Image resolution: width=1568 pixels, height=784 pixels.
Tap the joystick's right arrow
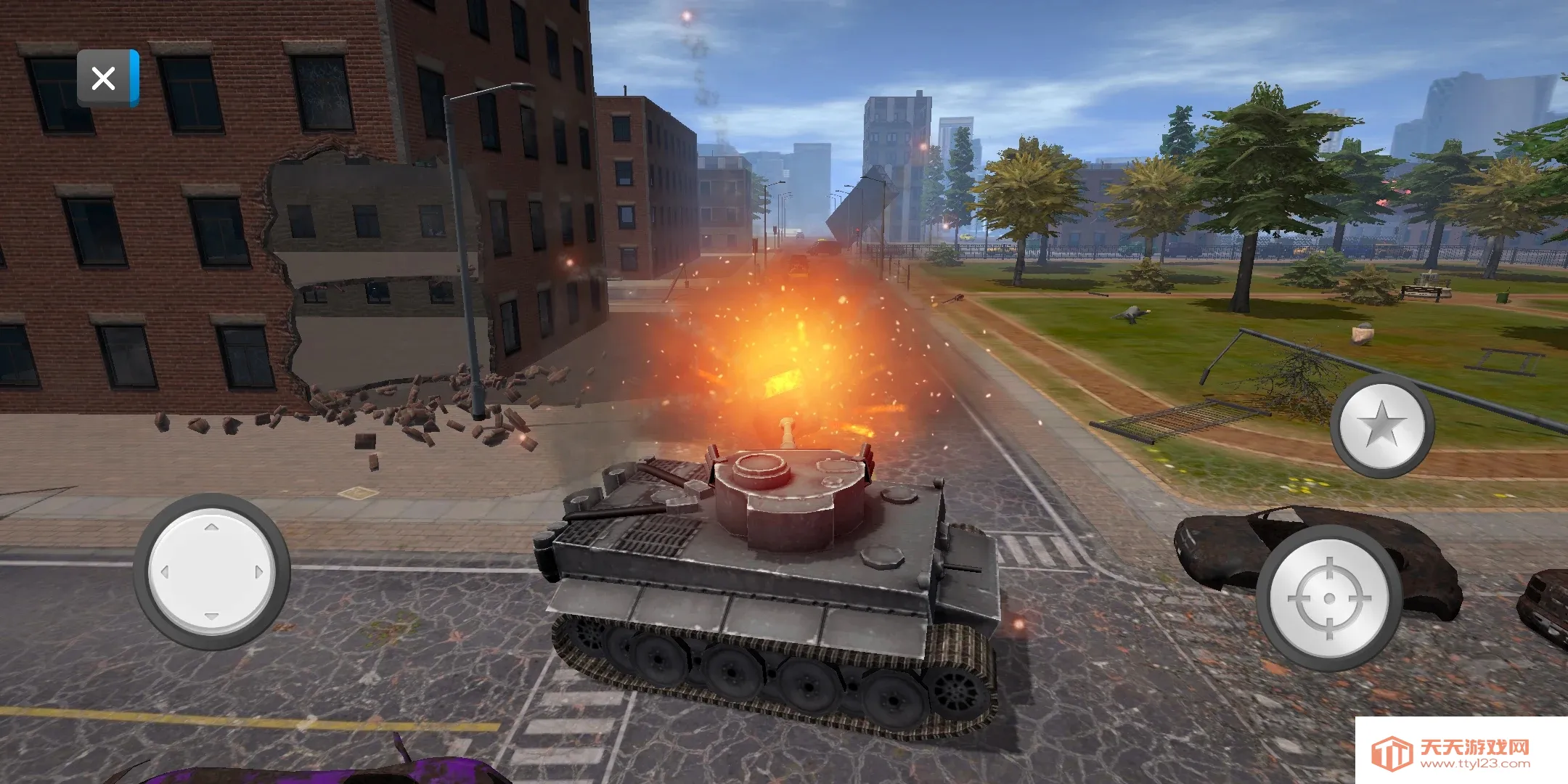coord(258,572)
